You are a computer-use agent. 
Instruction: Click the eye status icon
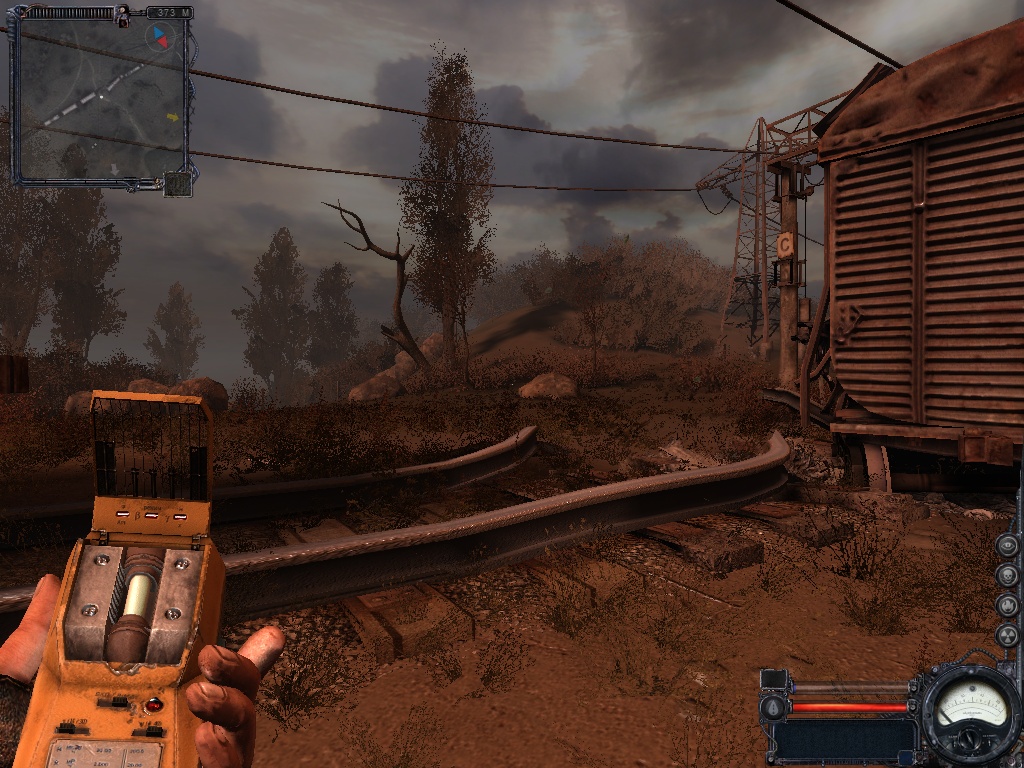(x=1007, y=546)
